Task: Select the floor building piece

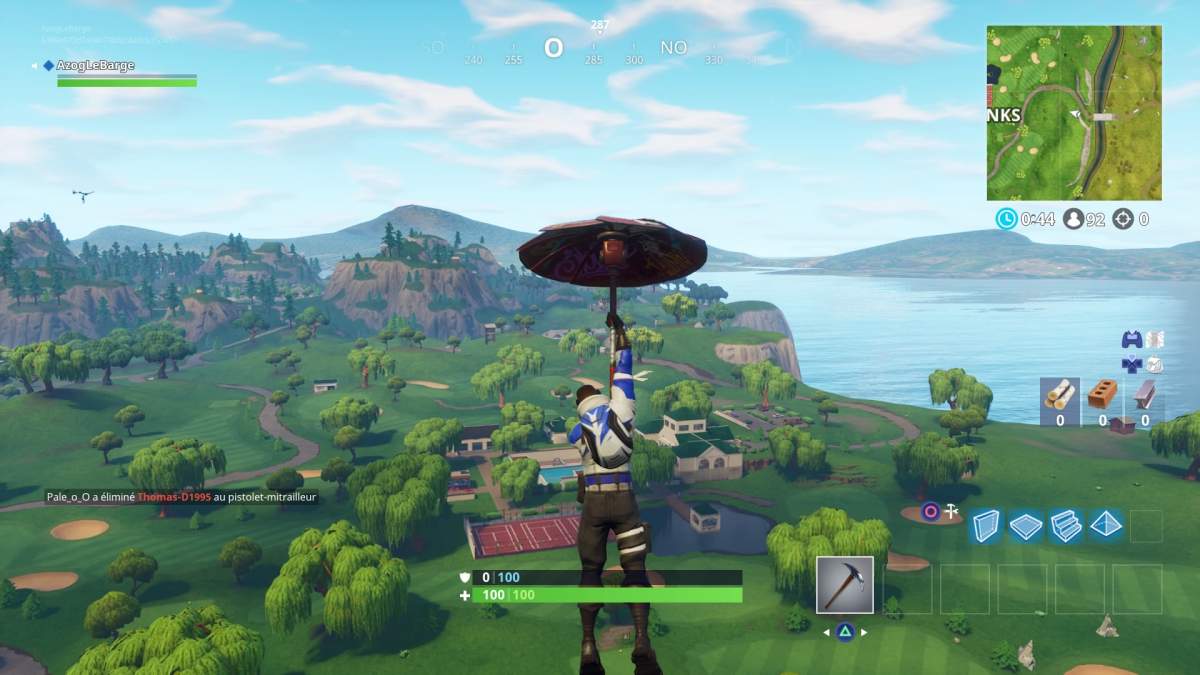Action: [1026, 526]
